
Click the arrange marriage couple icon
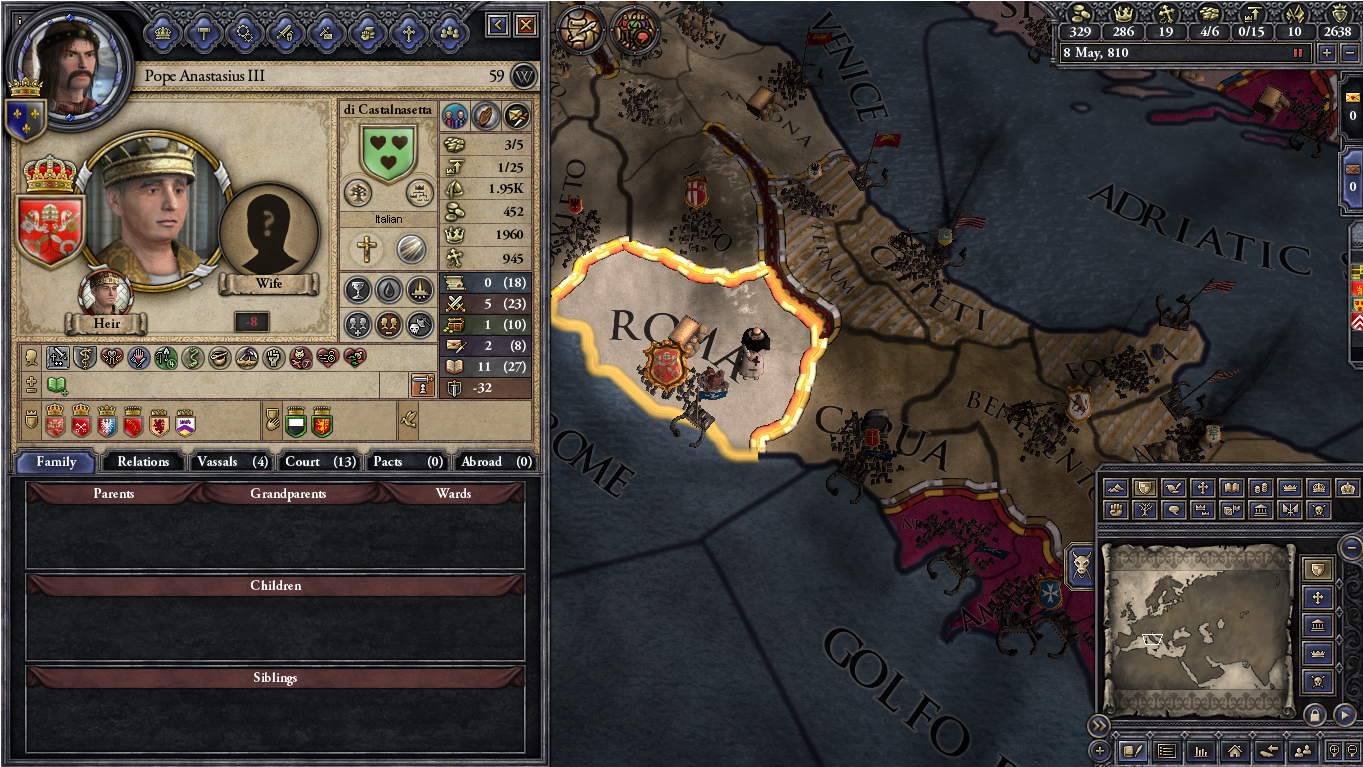[x=455, y=116]
